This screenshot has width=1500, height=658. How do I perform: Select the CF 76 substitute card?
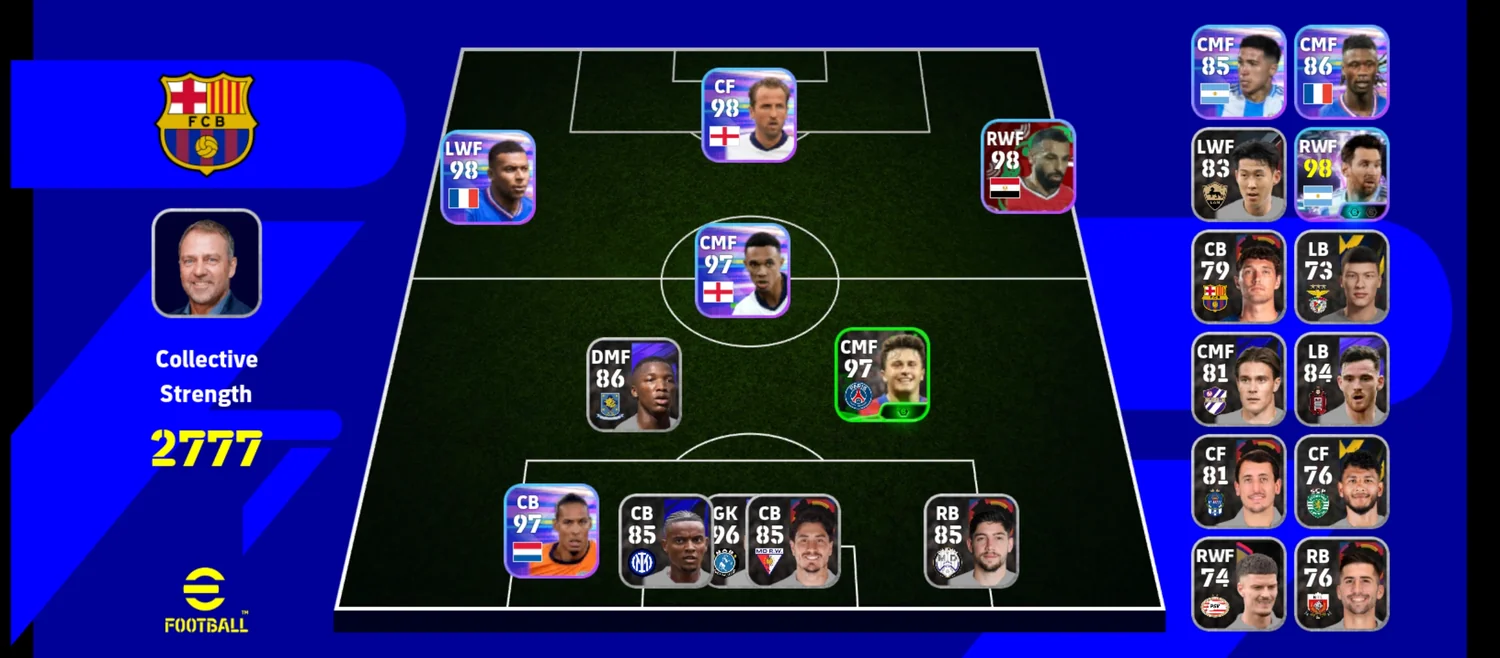pos(1341,482)
